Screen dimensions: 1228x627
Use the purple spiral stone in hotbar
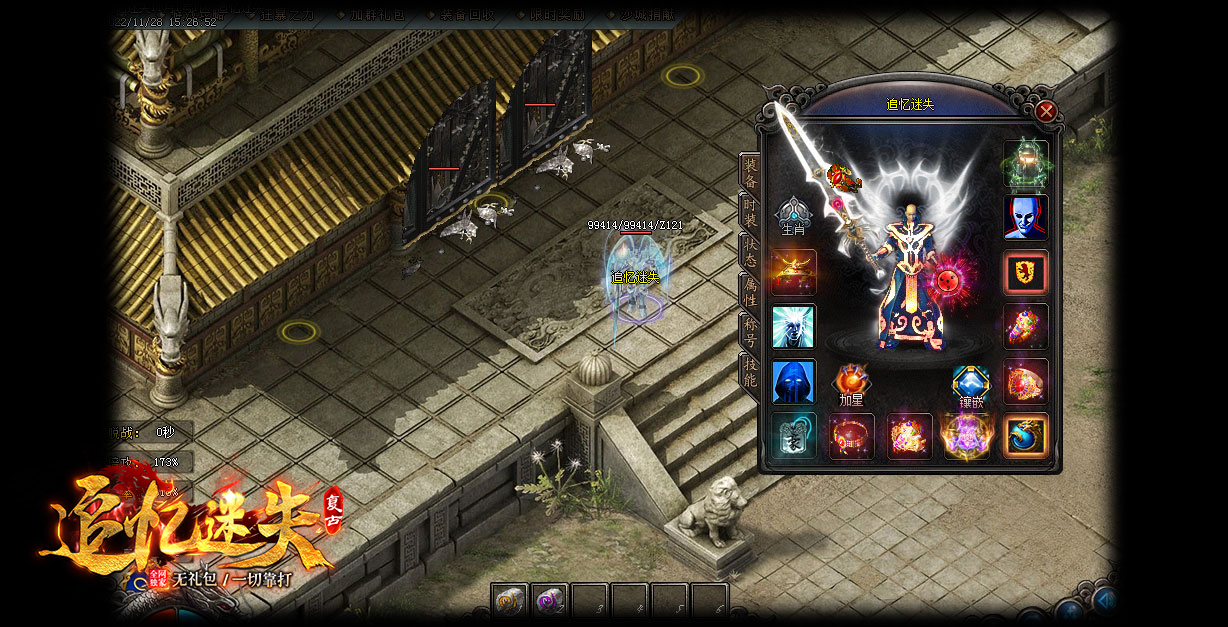tap(549, 601)
